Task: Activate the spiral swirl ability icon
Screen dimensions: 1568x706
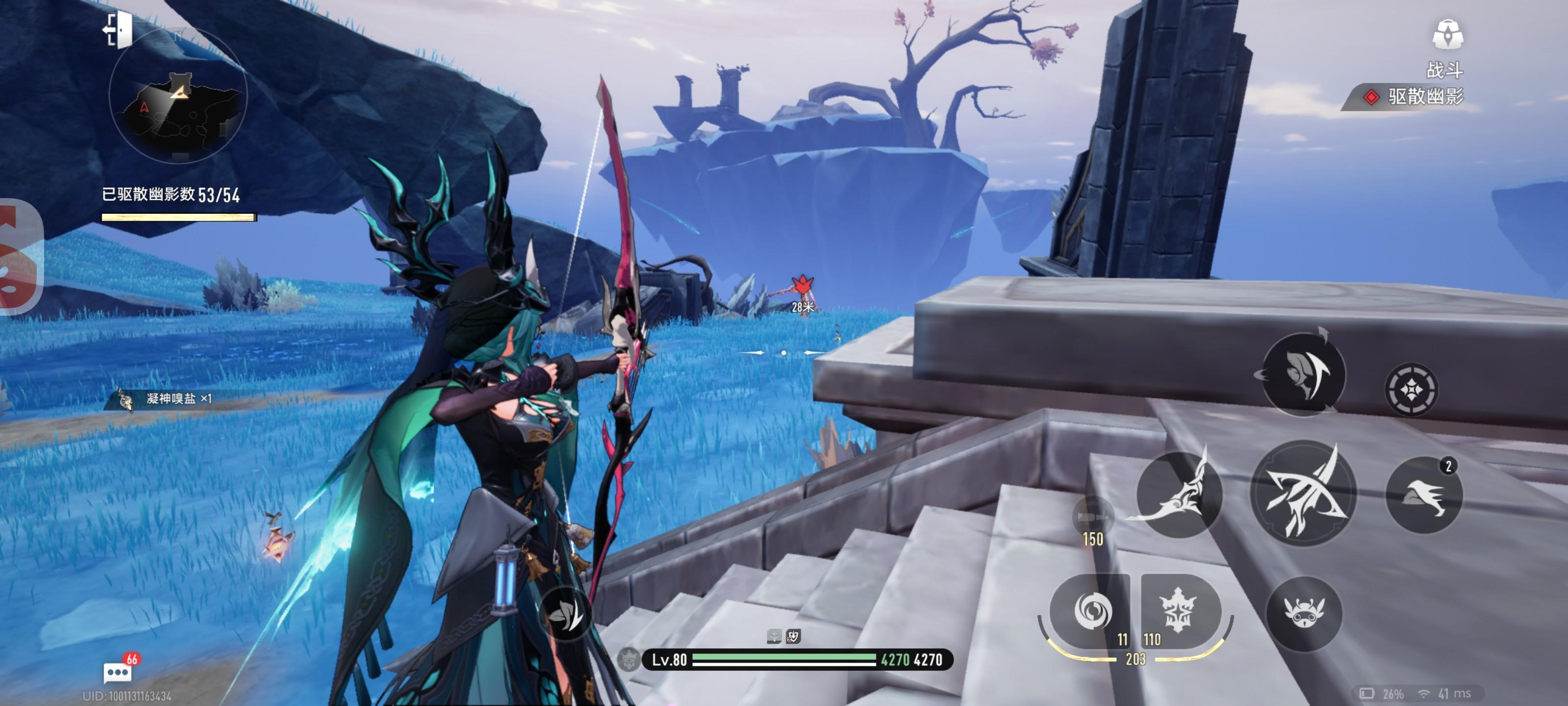Action: coord(1092,611)
